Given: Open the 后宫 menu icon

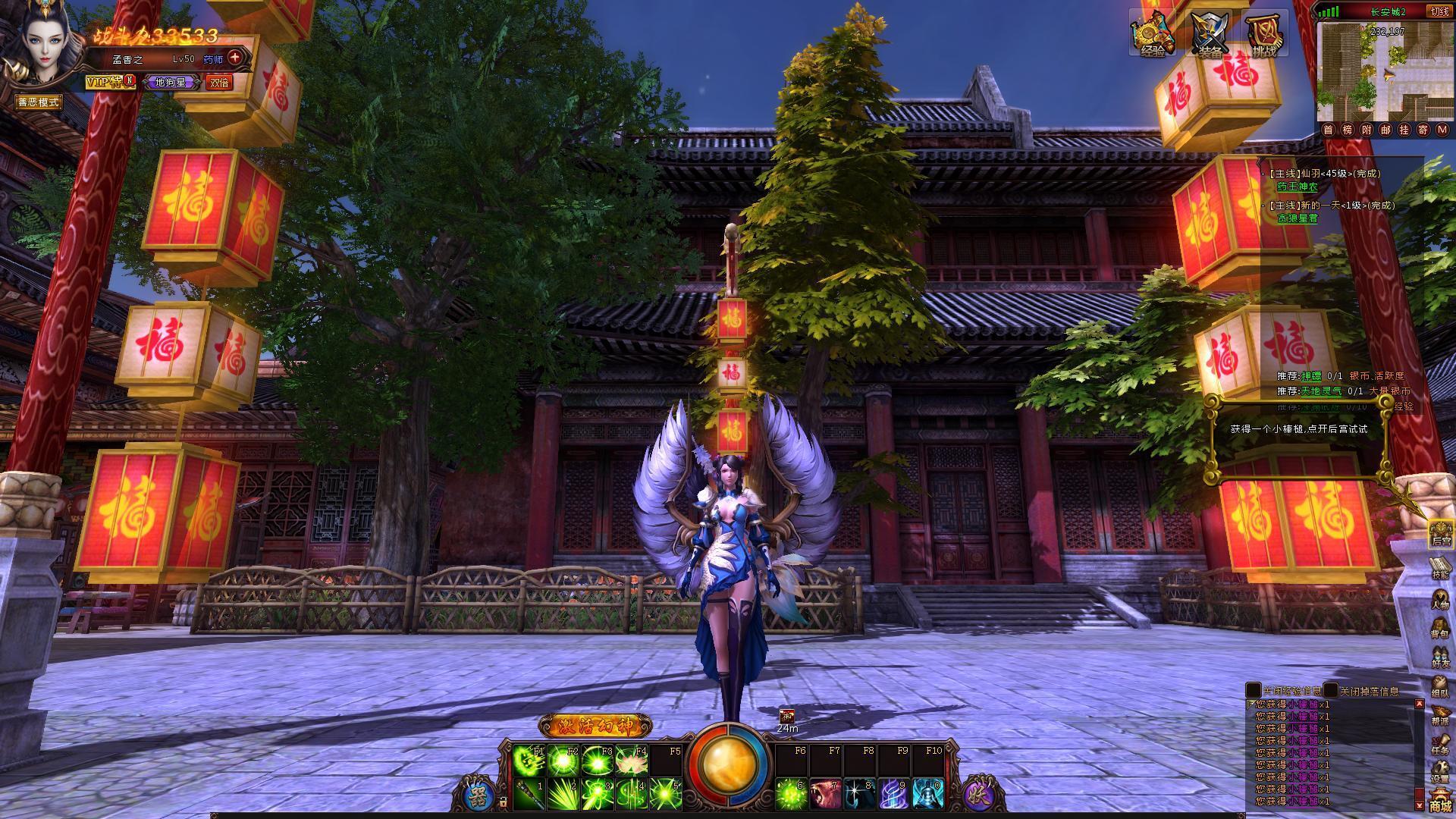Looking at the screenshot, I should (x=1440, y=534).
